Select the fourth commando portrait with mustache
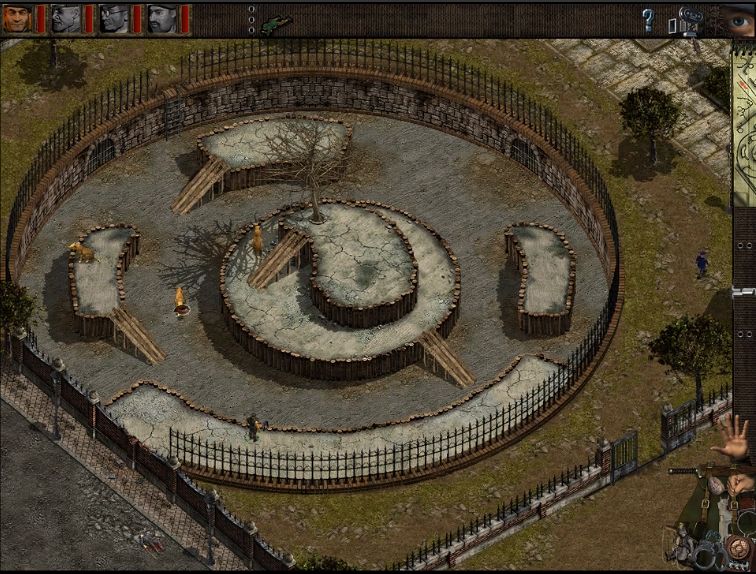The image size is (756, 574). (162, 17)
